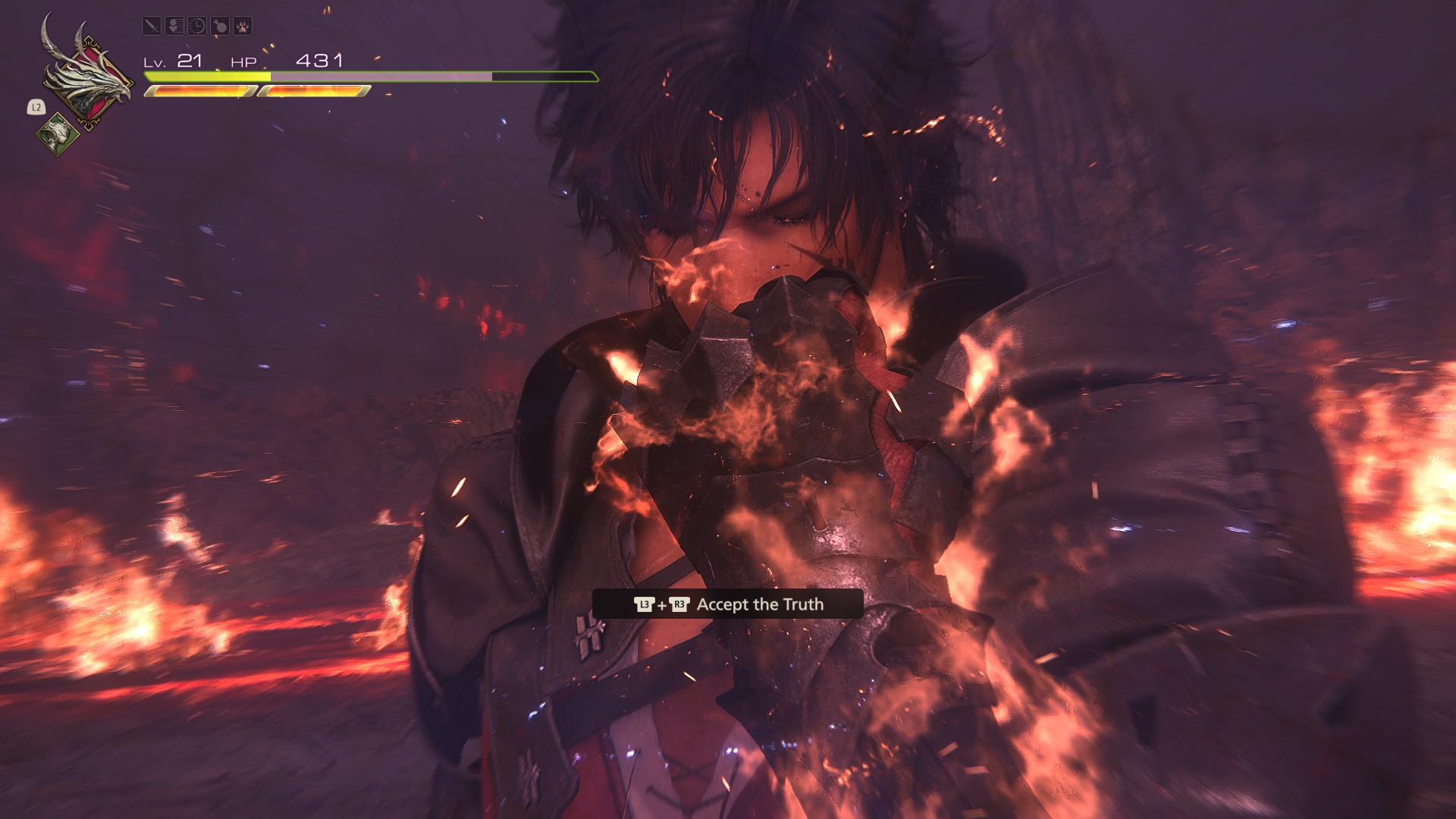
Task: Click the sword accessory status icon
Action: [152, 27]
